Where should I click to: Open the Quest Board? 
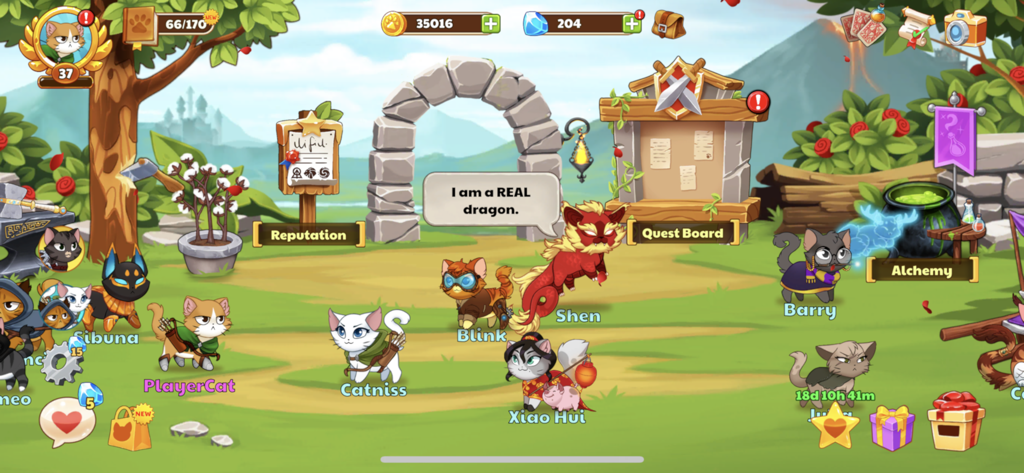pos(683,232)
